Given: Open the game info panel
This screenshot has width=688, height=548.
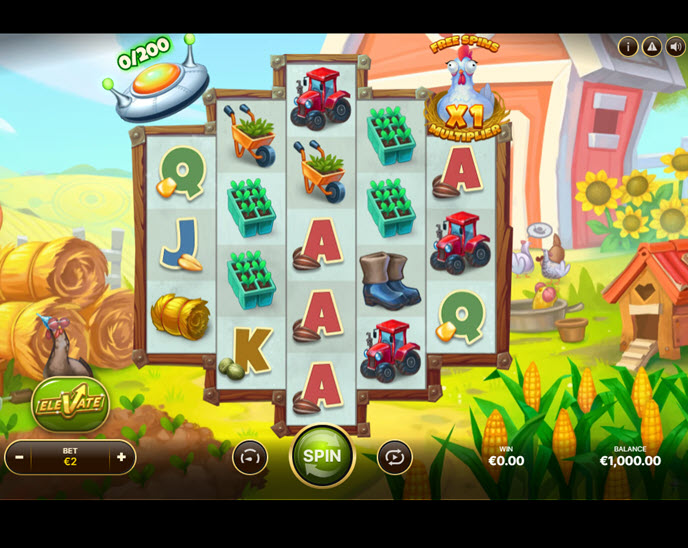Looking at the screenshot, I should 628,46.
